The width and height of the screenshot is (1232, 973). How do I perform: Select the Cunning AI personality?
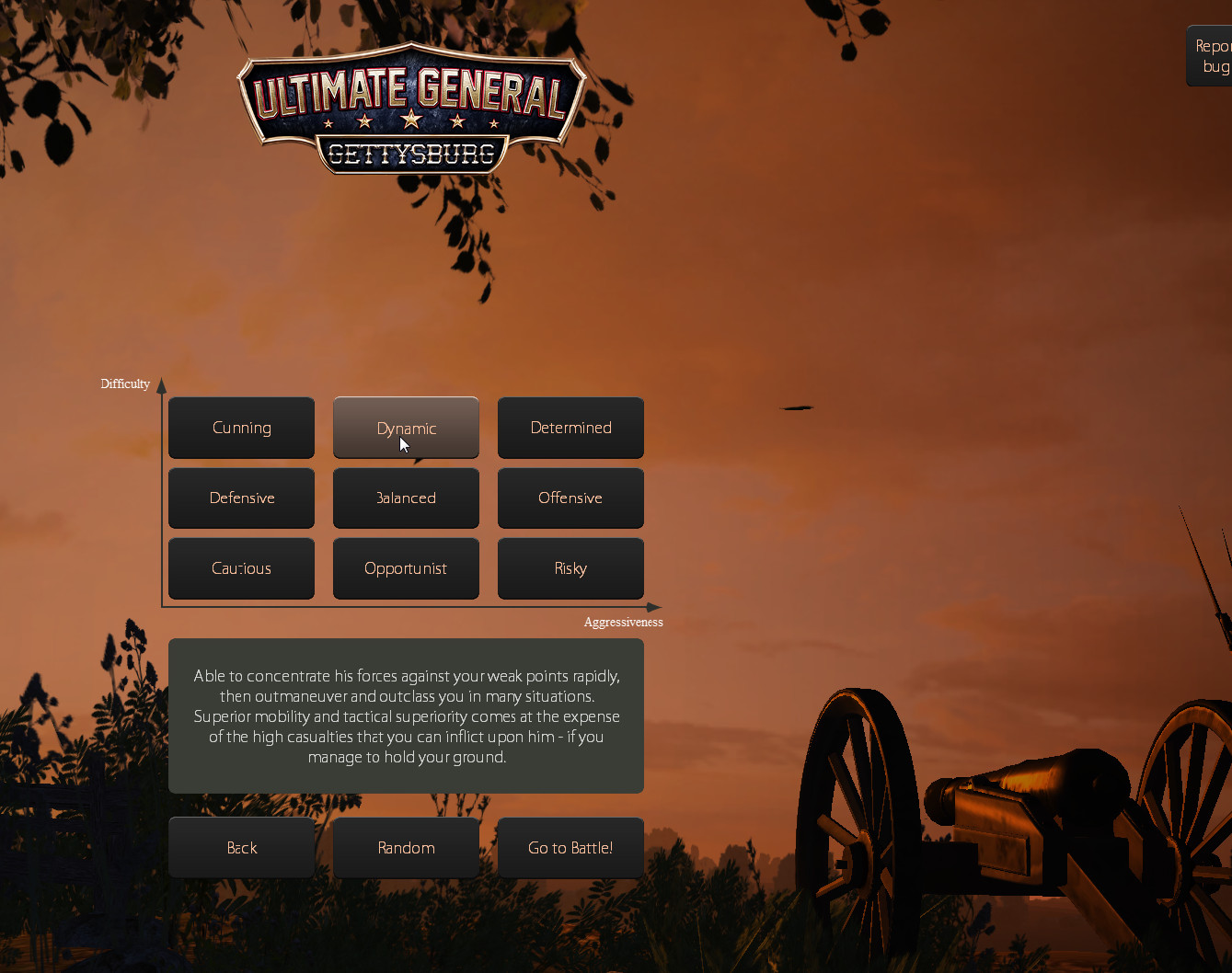pos(241,428)
